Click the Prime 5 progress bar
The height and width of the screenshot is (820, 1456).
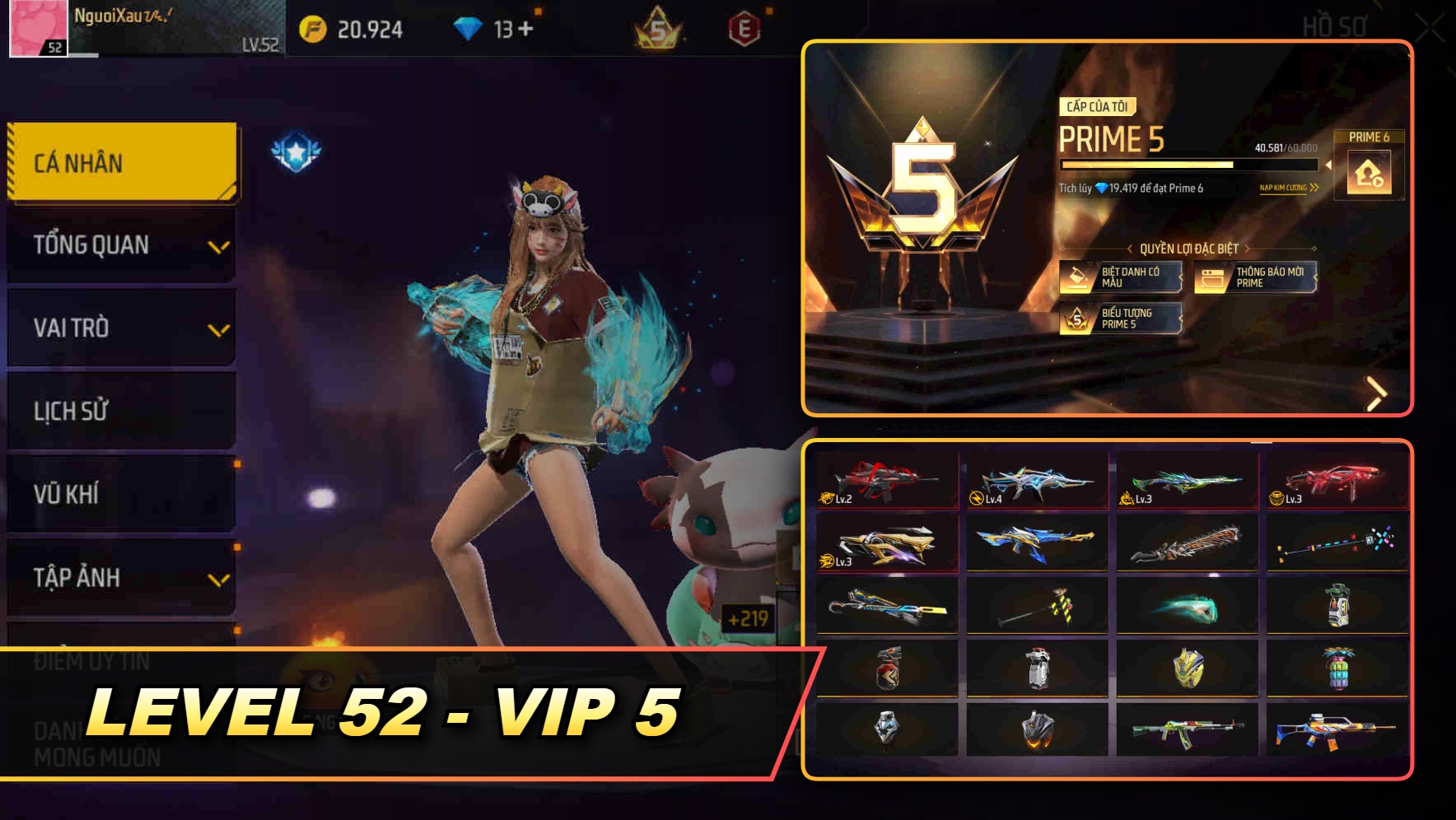[1186, 164]
